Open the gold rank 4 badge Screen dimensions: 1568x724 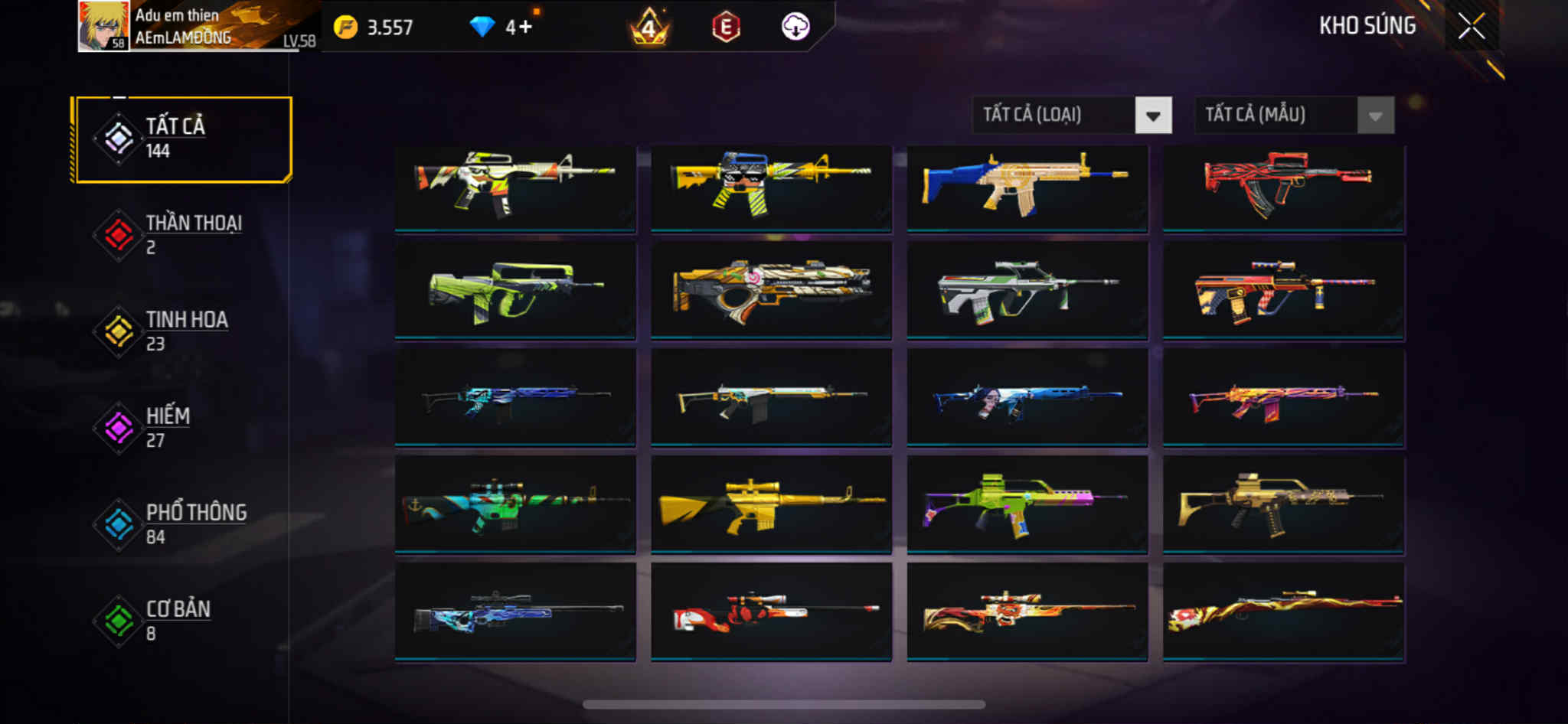(649, 28)
